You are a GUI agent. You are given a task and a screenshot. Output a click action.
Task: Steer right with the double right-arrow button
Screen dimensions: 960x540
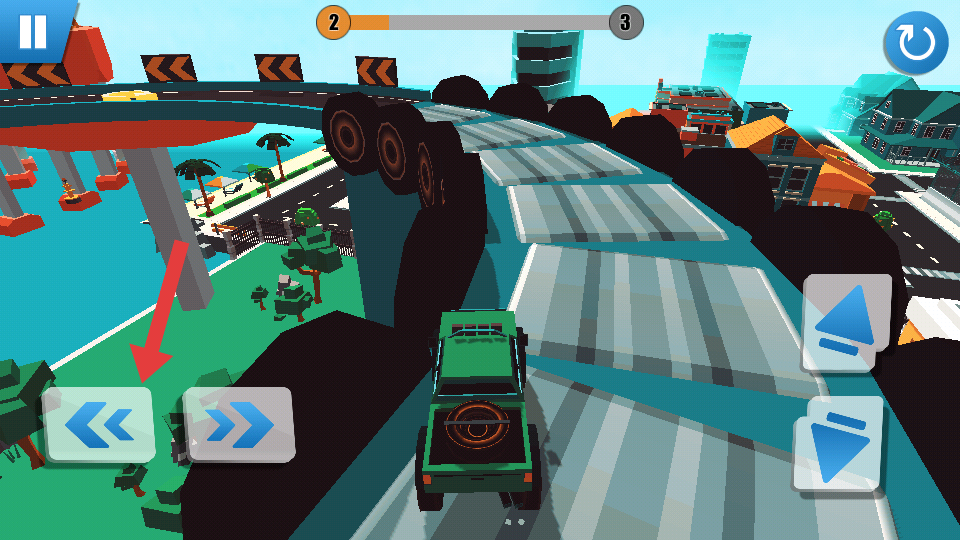239,425
